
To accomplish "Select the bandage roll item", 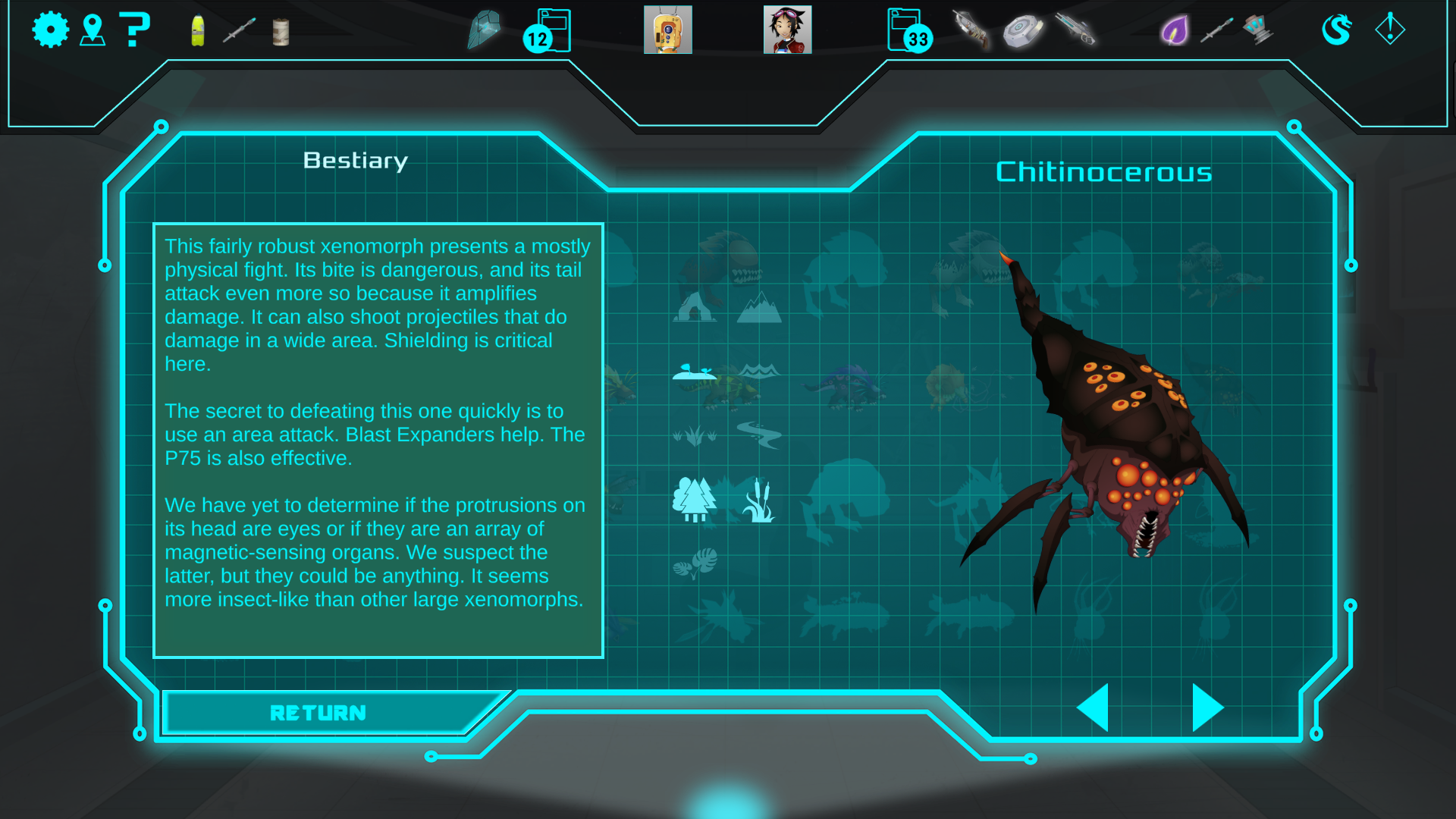I will [281, 32].
